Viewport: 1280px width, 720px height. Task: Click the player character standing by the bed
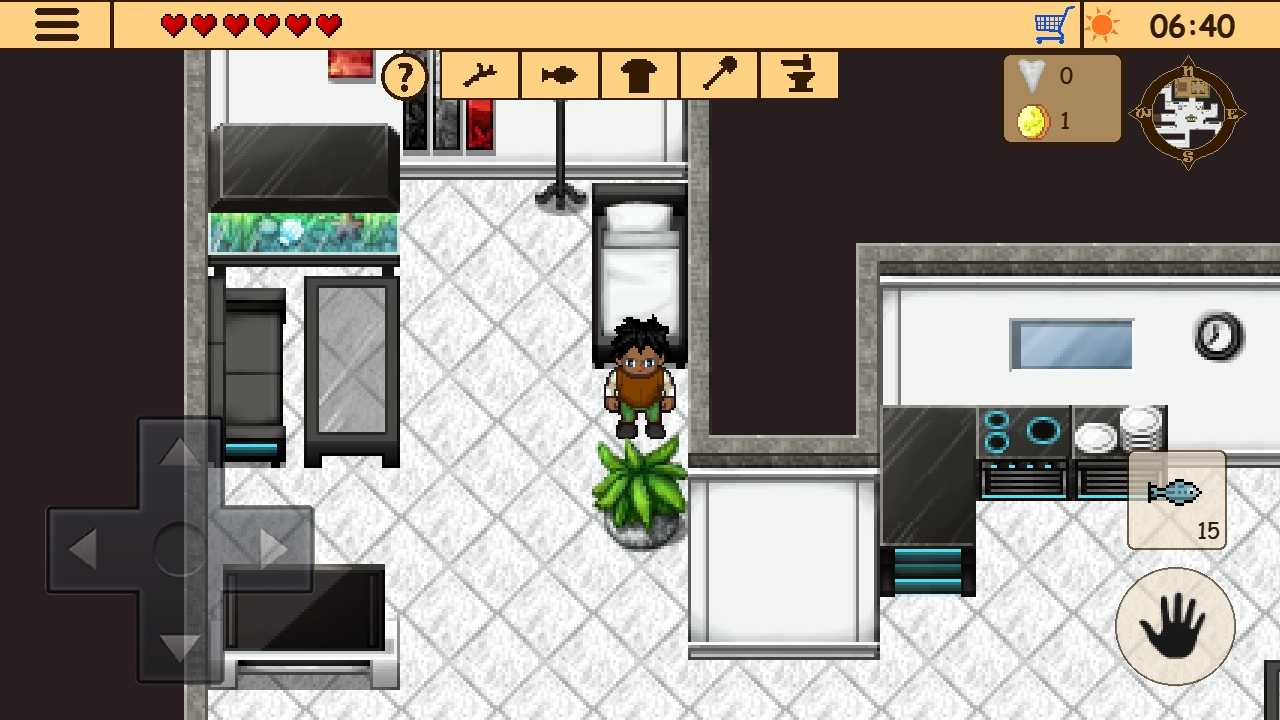point(640,375)
